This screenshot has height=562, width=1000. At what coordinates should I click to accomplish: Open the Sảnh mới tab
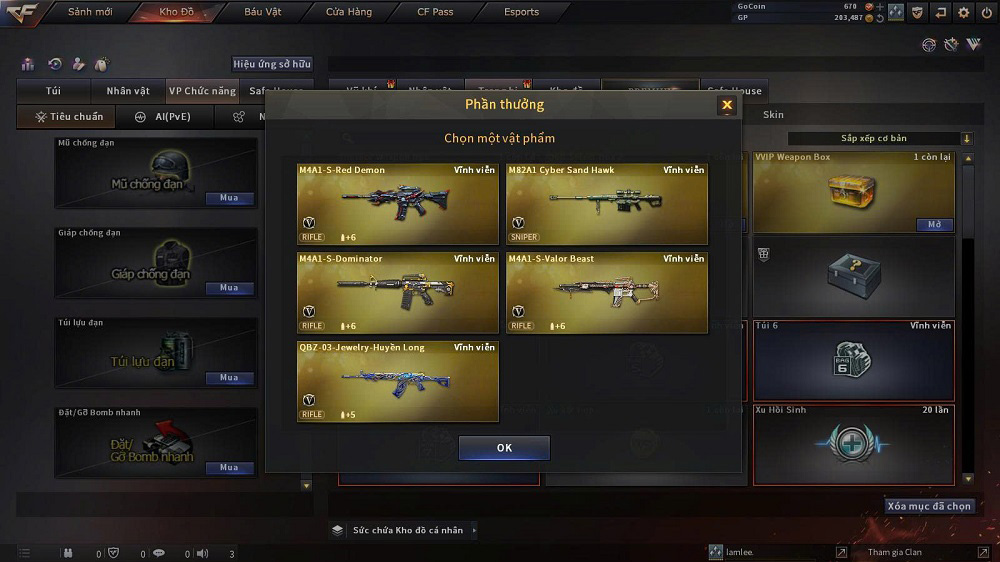click(88, 12)
